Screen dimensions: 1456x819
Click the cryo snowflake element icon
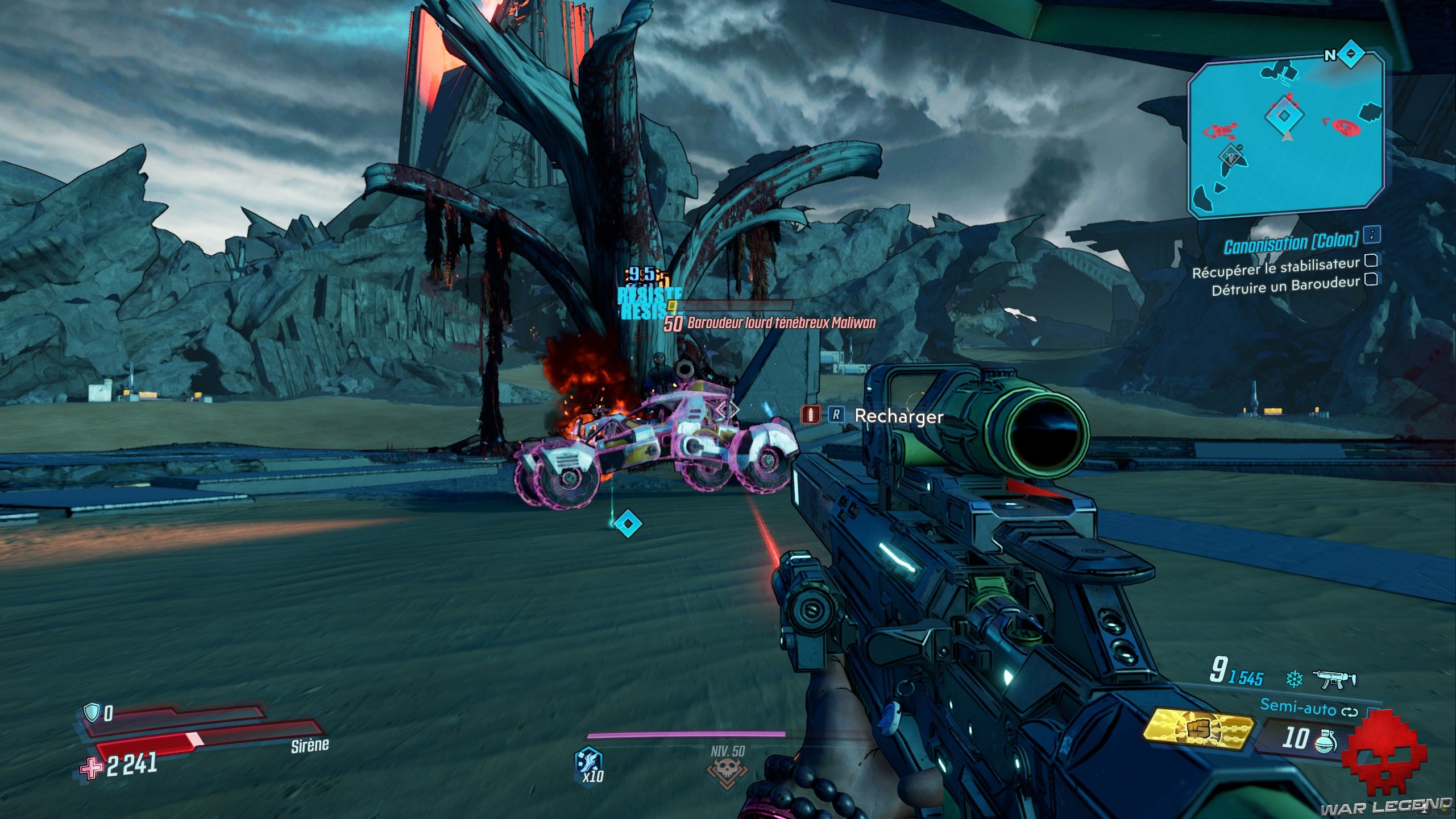pos(1295,679)
